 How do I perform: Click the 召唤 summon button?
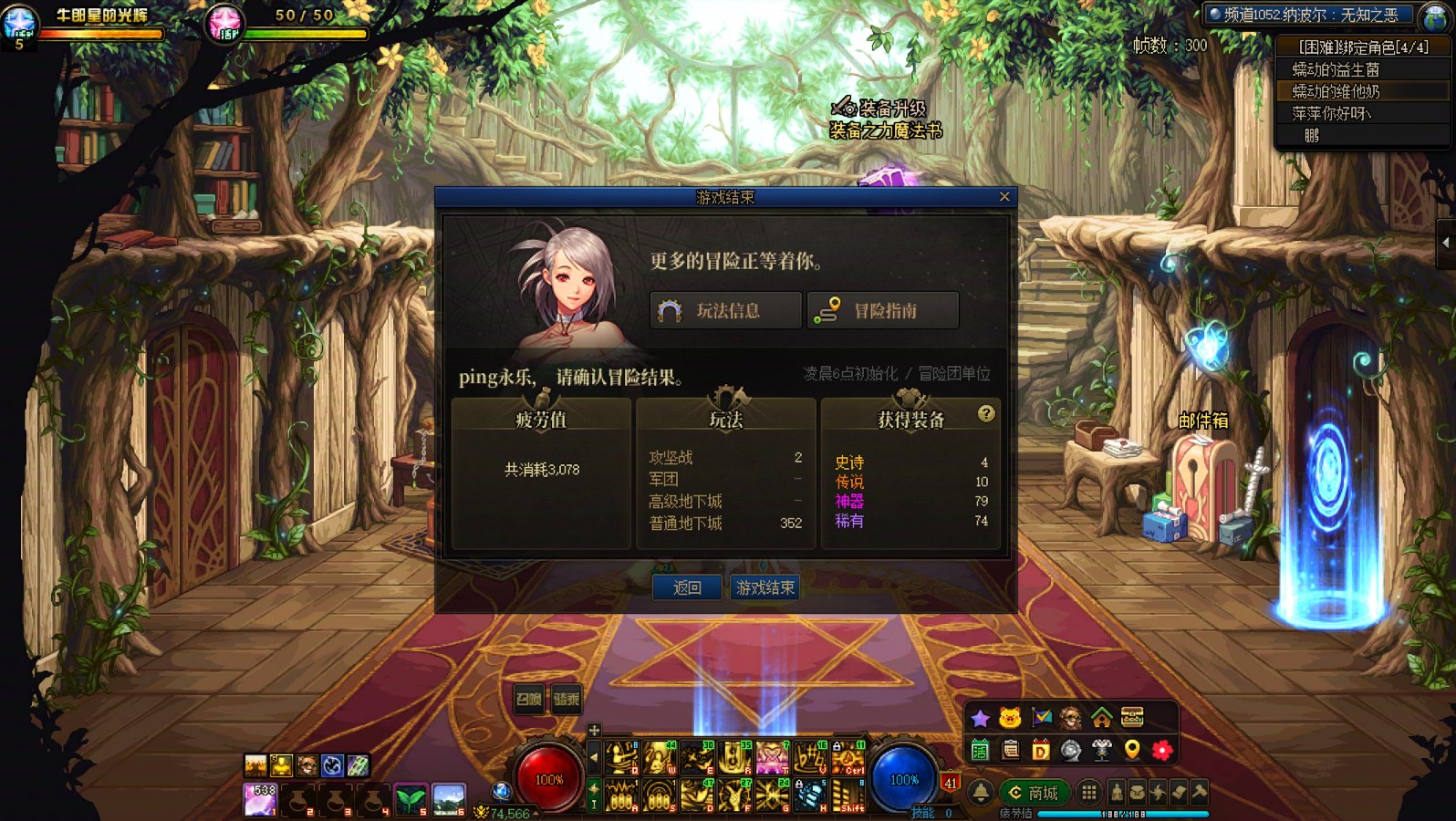point(529,699)
